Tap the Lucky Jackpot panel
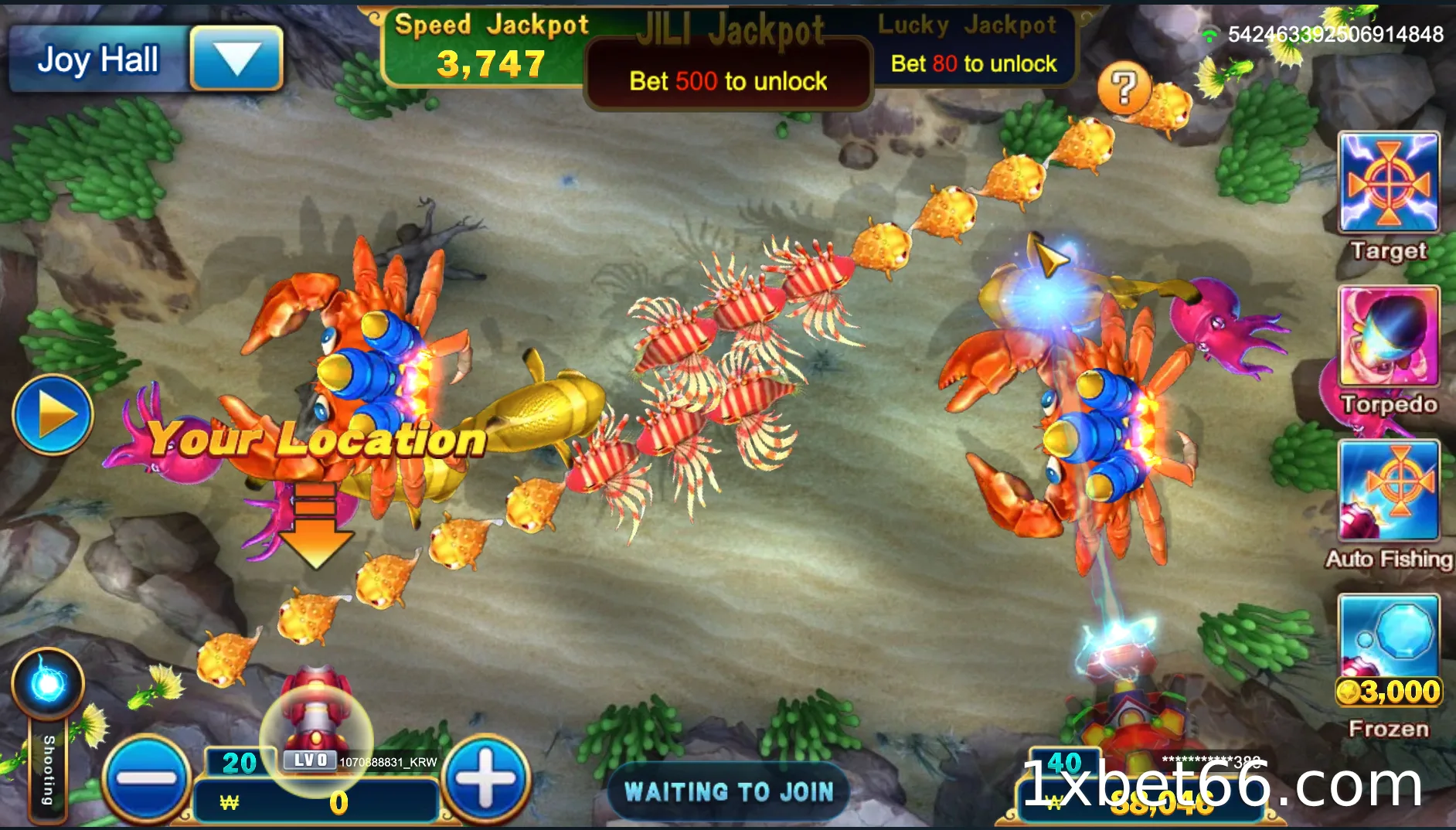This screenshot has width=1456, height=830. pos(972,48)
